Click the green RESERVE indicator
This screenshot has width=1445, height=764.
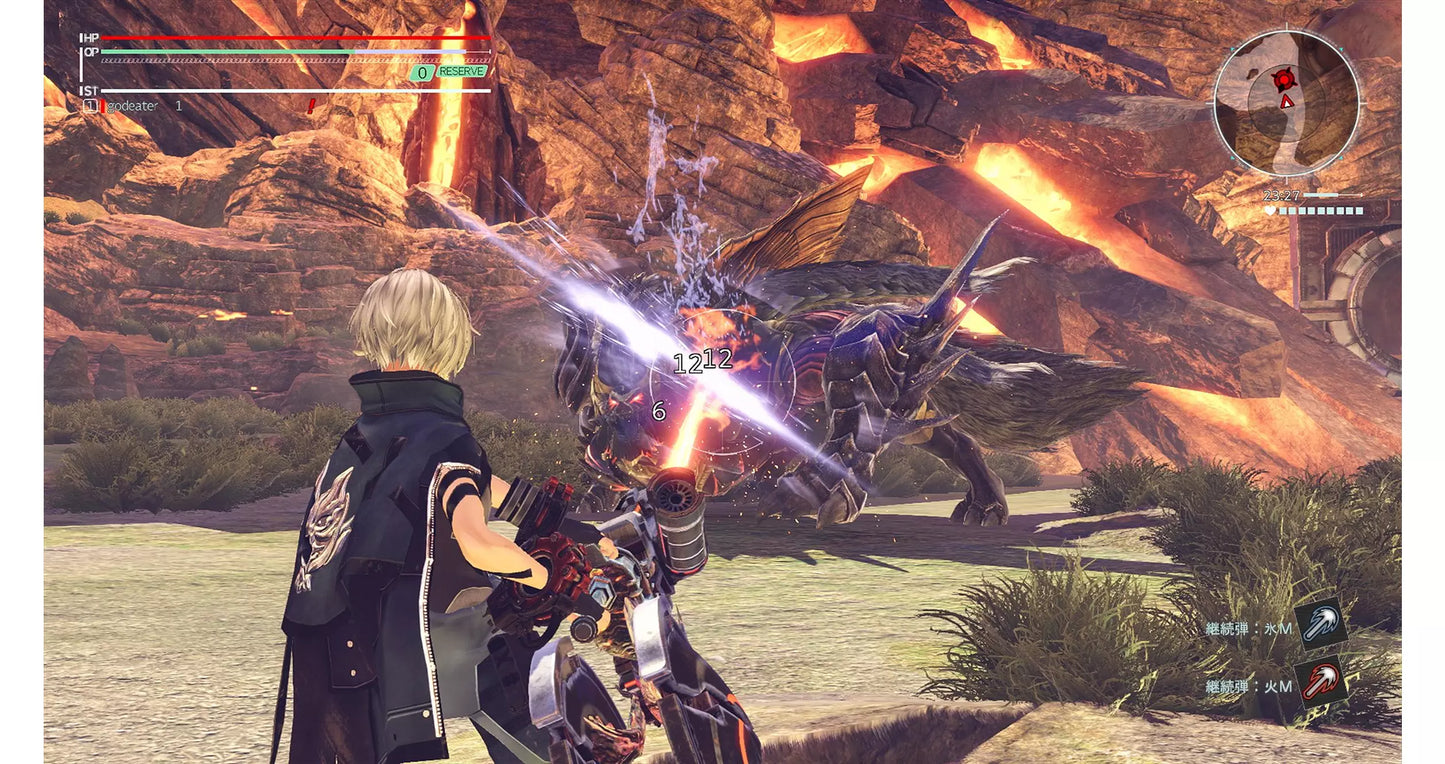(x=461, y=72)
